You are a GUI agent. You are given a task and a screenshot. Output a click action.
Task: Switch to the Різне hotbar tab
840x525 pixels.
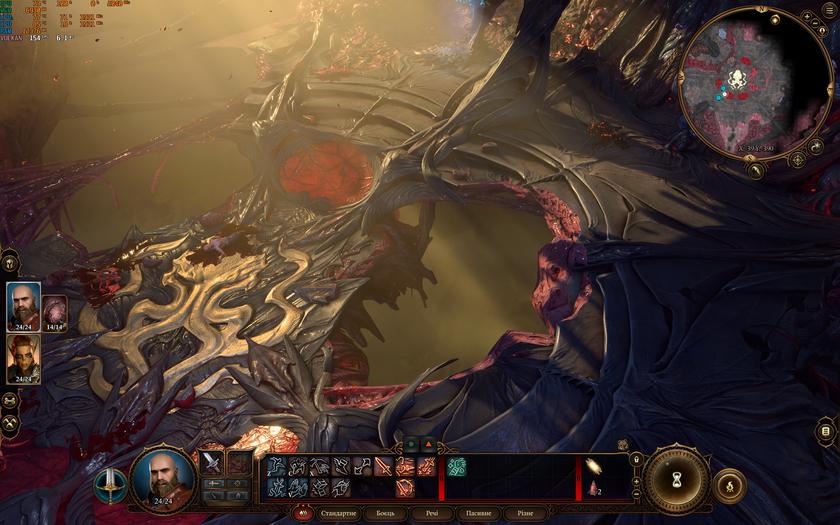pyautogui.click(x=525, y=513)
